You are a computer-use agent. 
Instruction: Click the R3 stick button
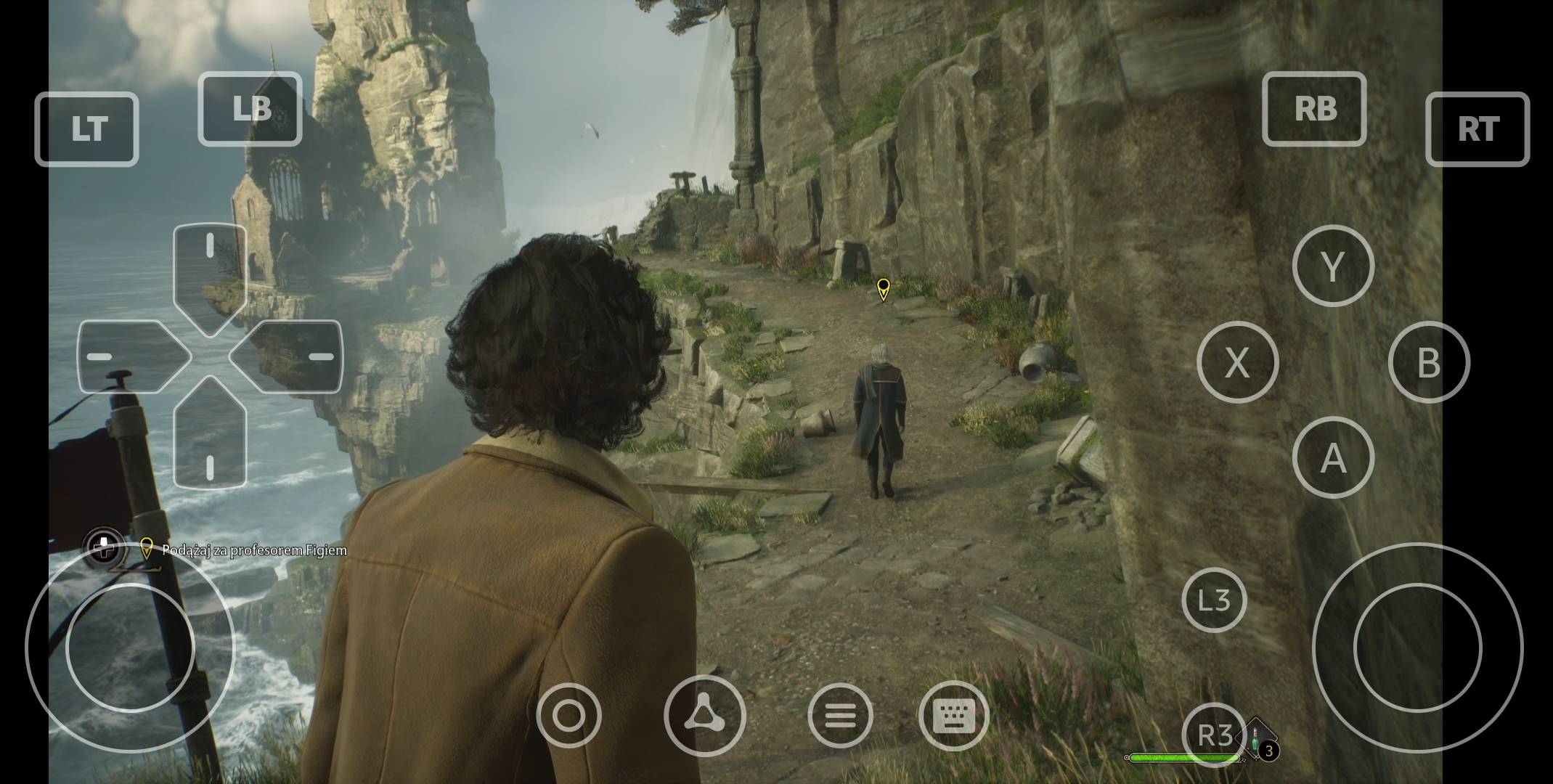[x=1214, y=735]
